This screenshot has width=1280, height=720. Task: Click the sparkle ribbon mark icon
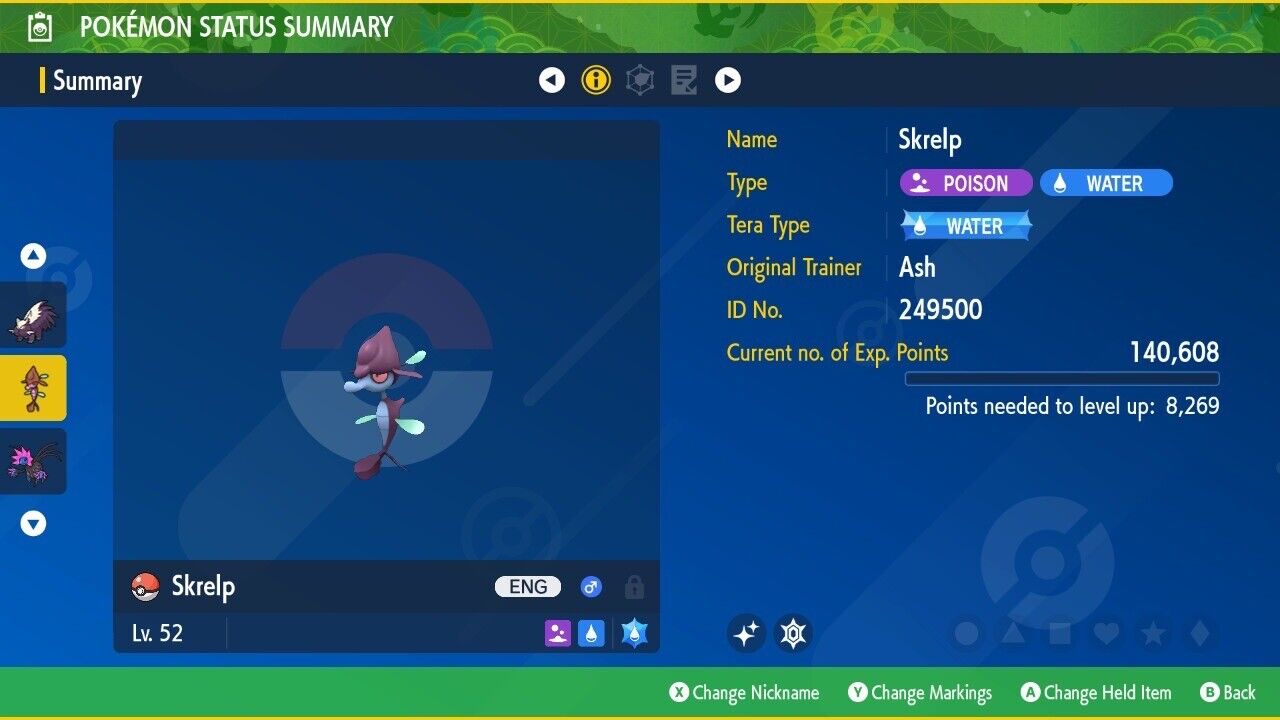pyautogui.click(x=746, y=633)
